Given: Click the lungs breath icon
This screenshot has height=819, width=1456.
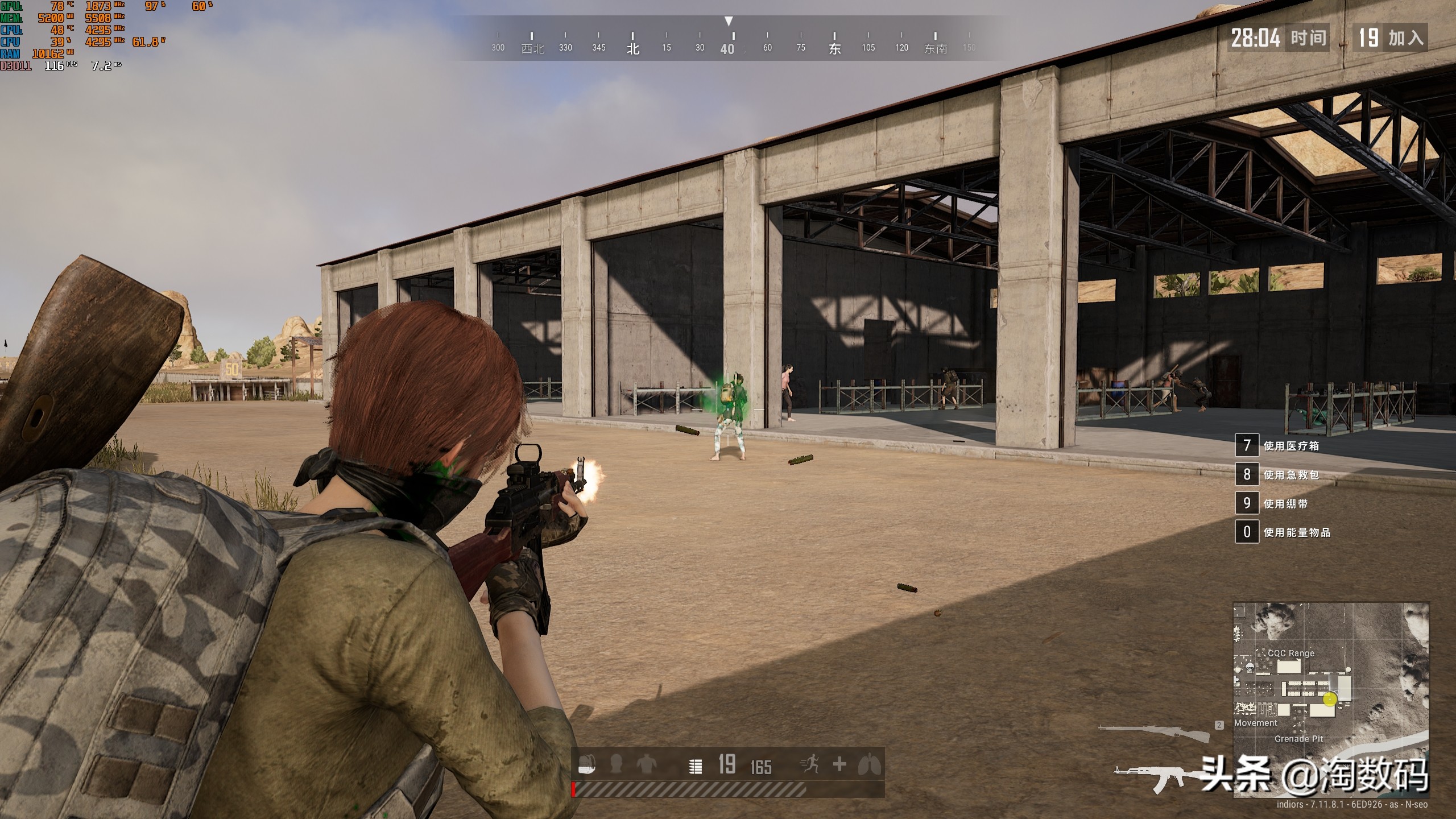Looking at the screenshot, I should [x=869, y=764].
